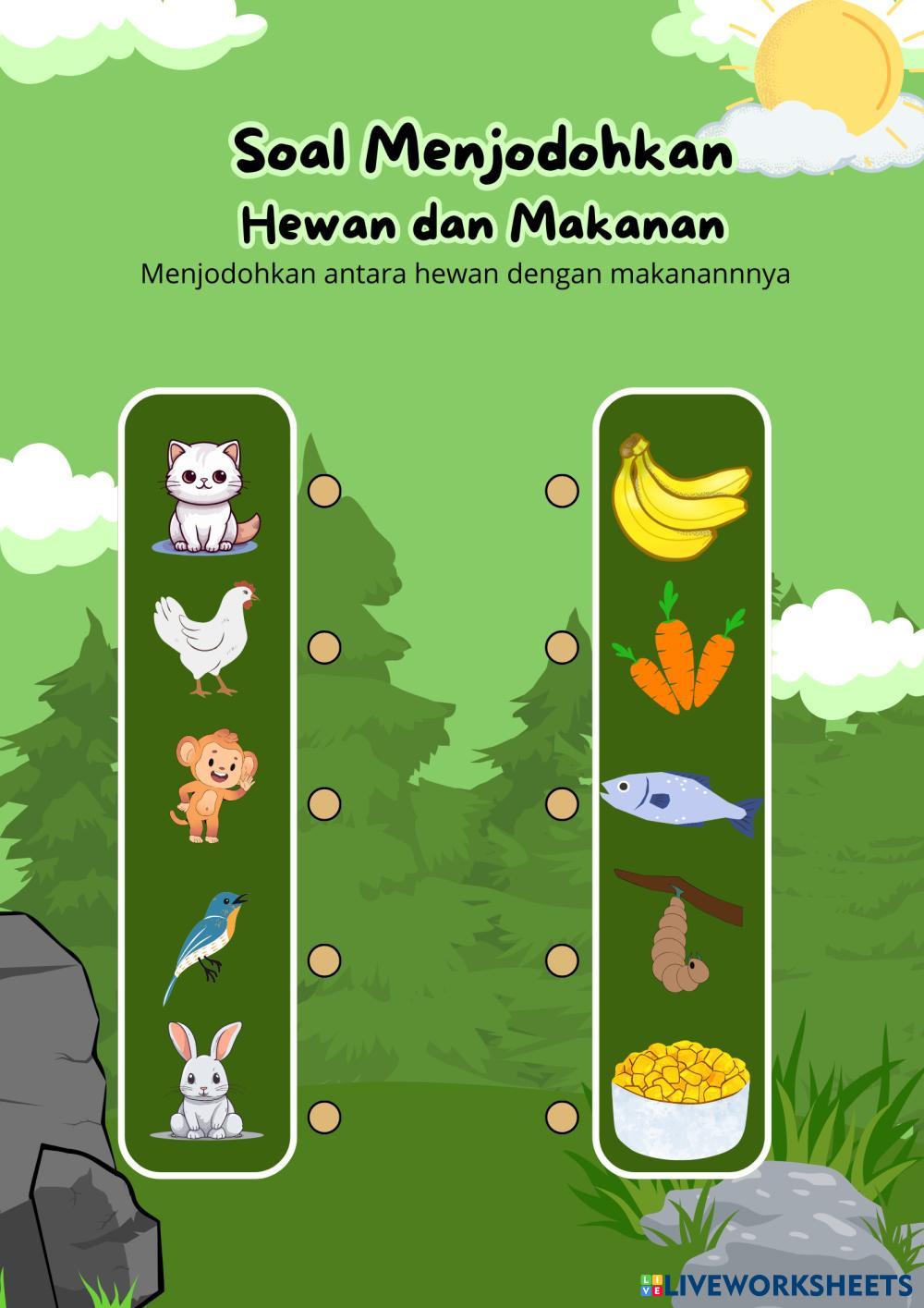Viewport: 924px width, 1308px height.
Task: Select the dot next to the corn bowl
Action: pyautogui.click(x=562, y=1117)
